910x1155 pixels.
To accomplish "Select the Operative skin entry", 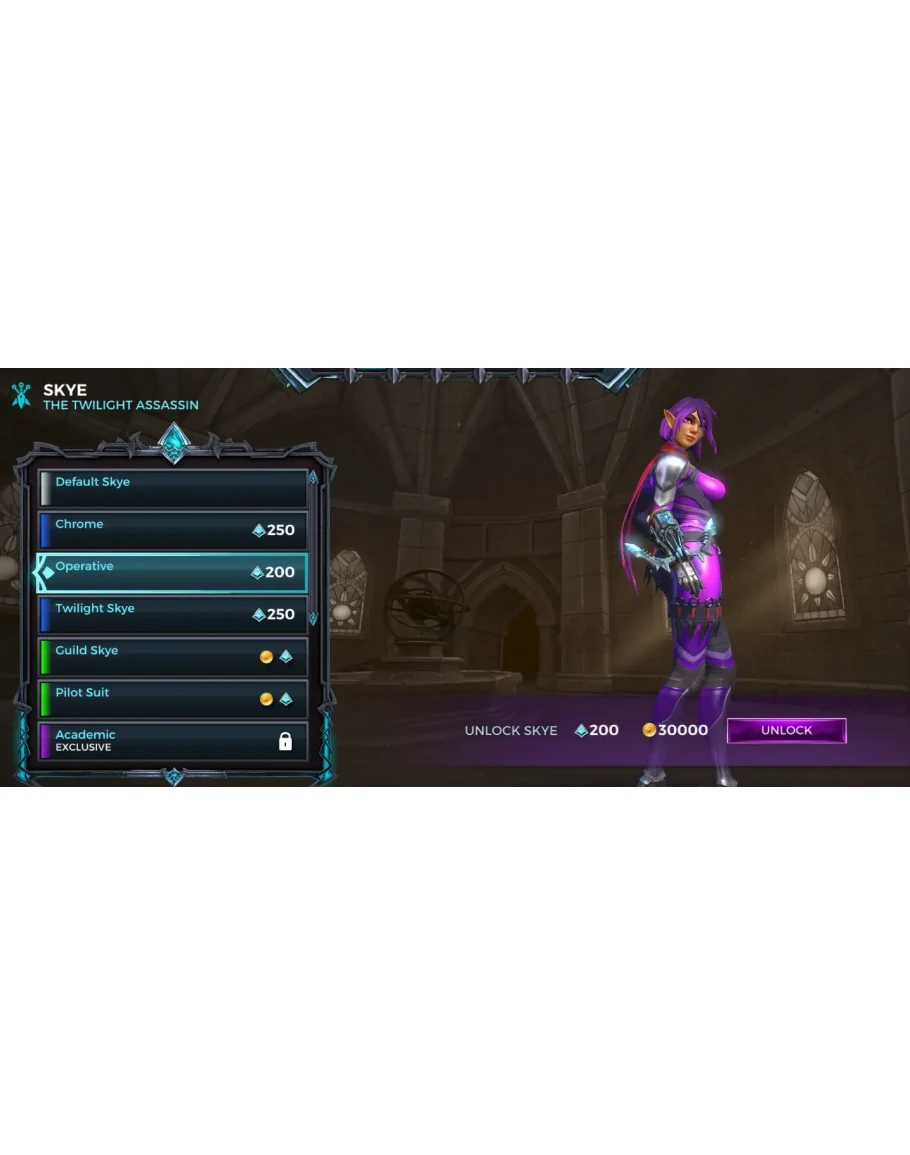I will click(x=173, y=572).
